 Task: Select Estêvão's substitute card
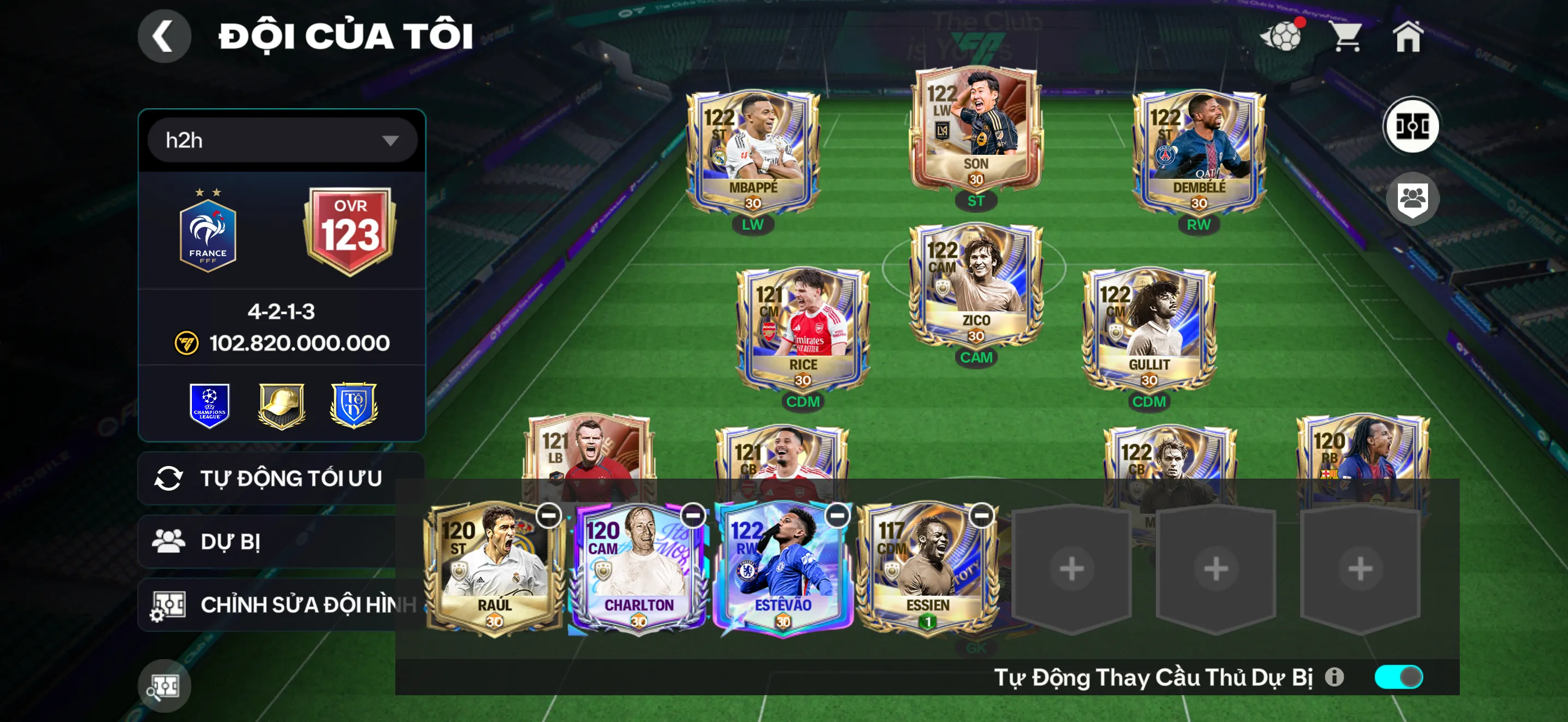(x=783, y=570)
